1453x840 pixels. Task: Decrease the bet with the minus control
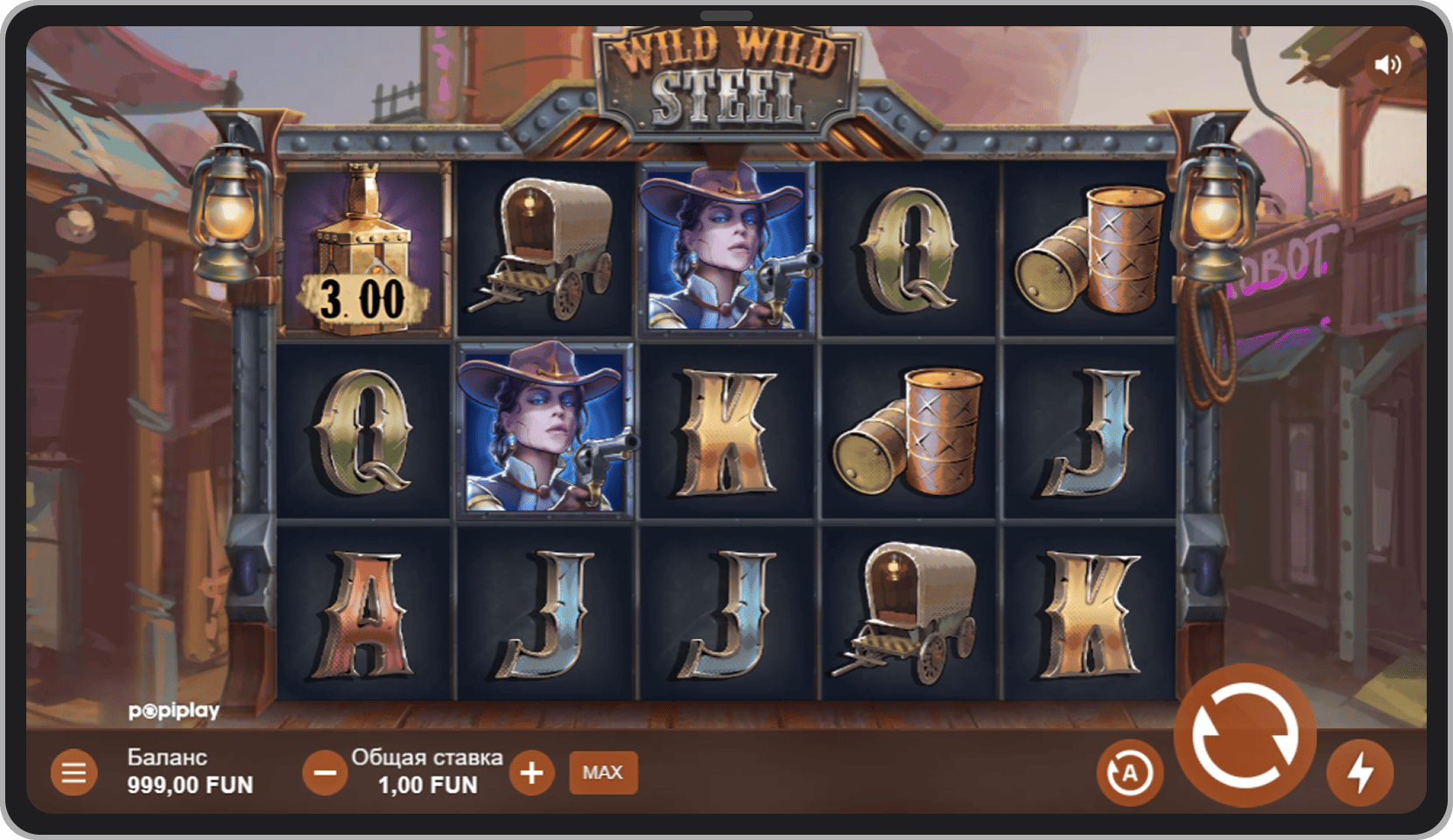point(325,772)
